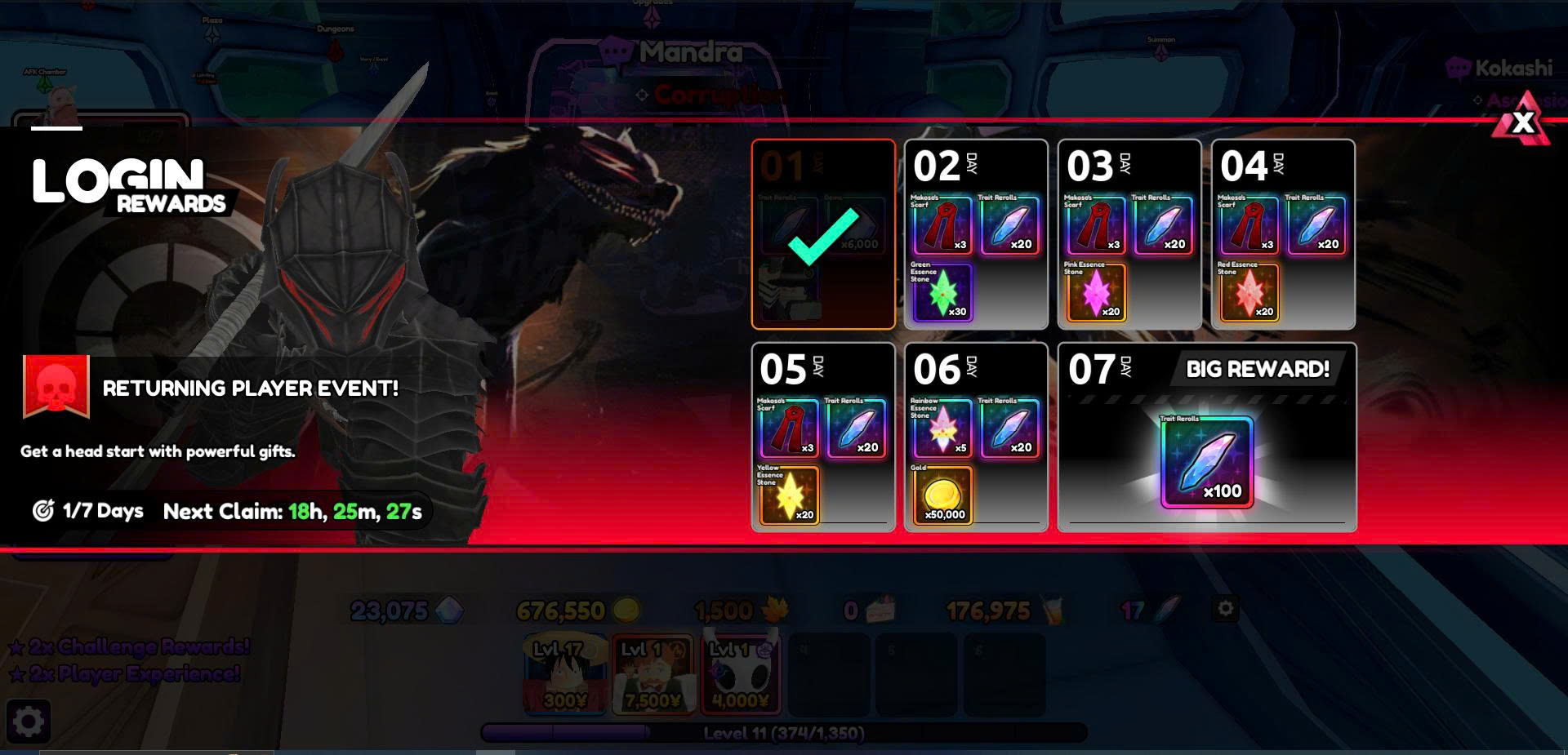Click the Yellow Essence Stone x20 reward
The width and height of the screenshot is (1568, 755).
pos(789,495)
